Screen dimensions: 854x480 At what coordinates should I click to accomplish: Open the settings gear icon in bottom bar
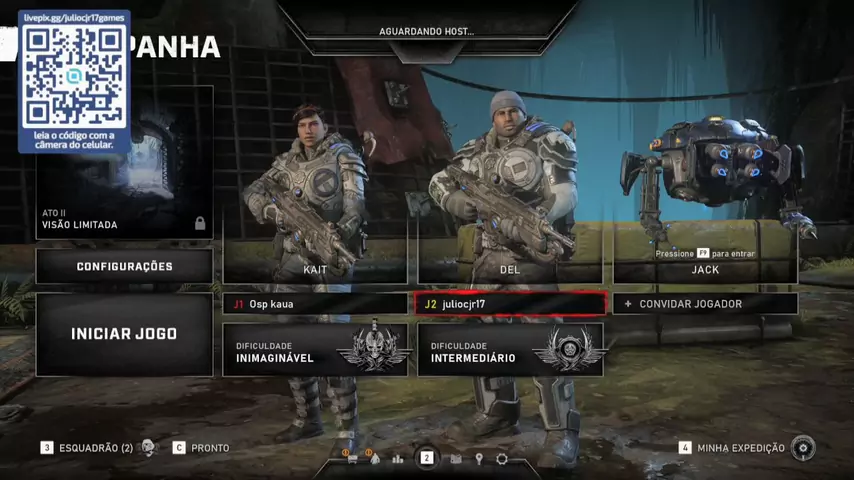pyautogui.click(x=502, y=459)
